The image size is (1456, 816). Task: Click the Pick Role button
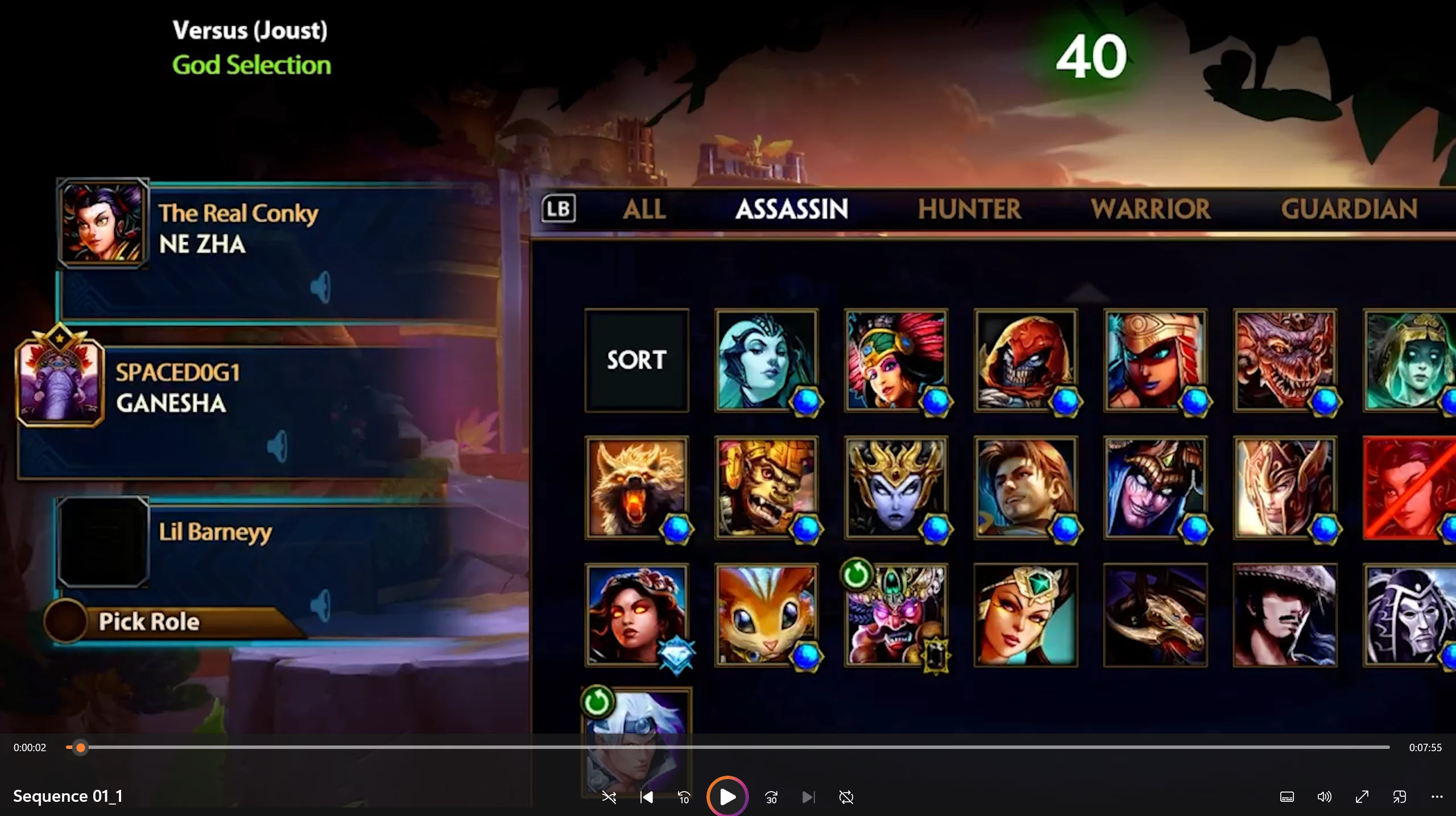pos(149,622)
